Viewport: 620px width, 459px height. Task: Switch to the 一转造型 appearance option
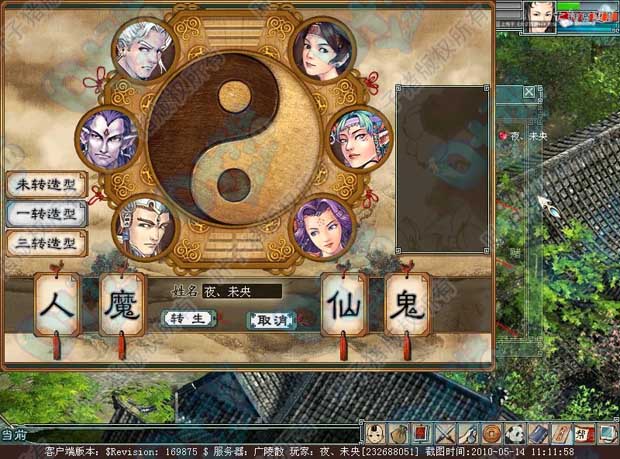point(46,214)
